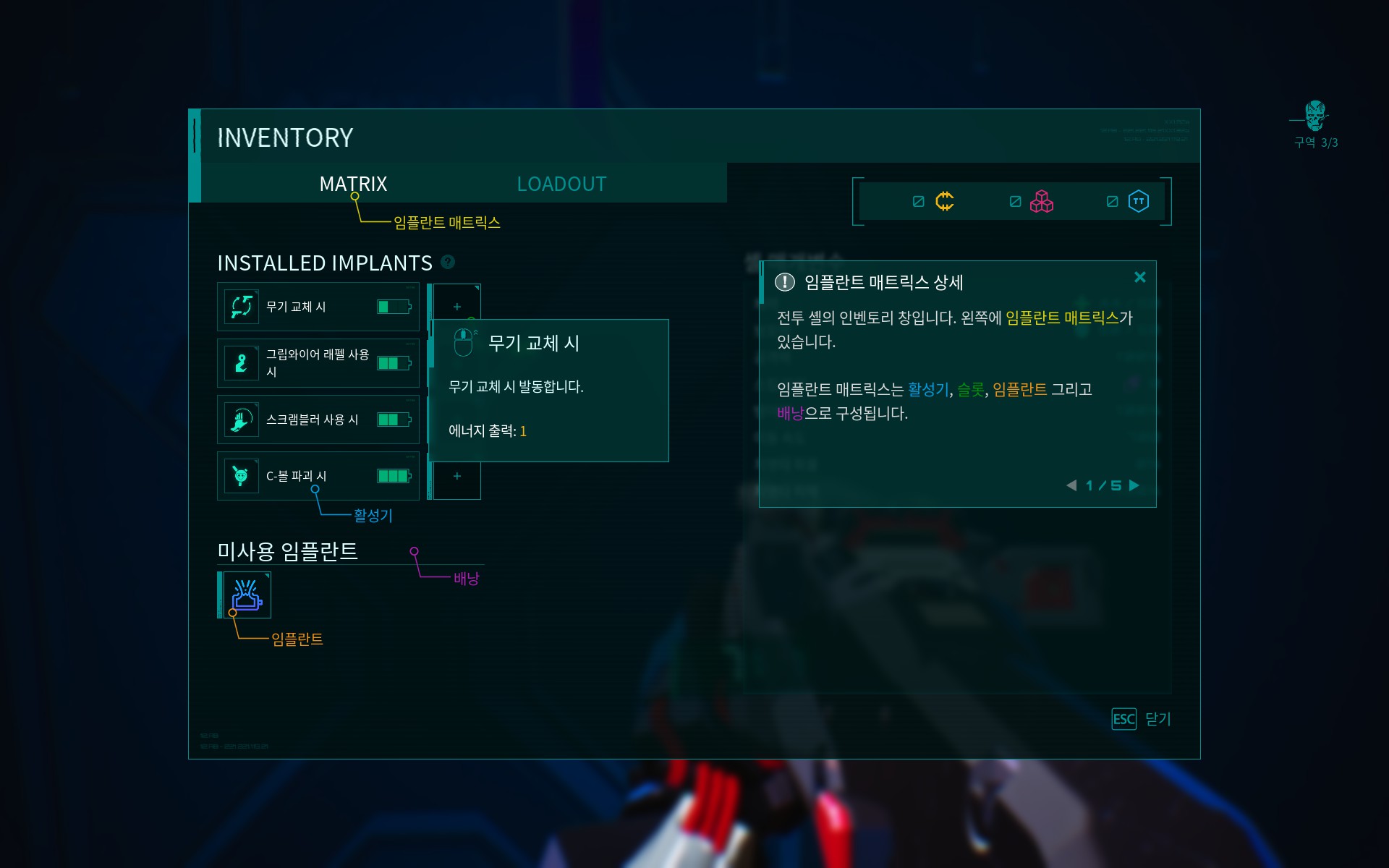Click the 그립와이어 래펠 hook implant icon
The height and width of the screenshot is (868, 1389).
241,362
